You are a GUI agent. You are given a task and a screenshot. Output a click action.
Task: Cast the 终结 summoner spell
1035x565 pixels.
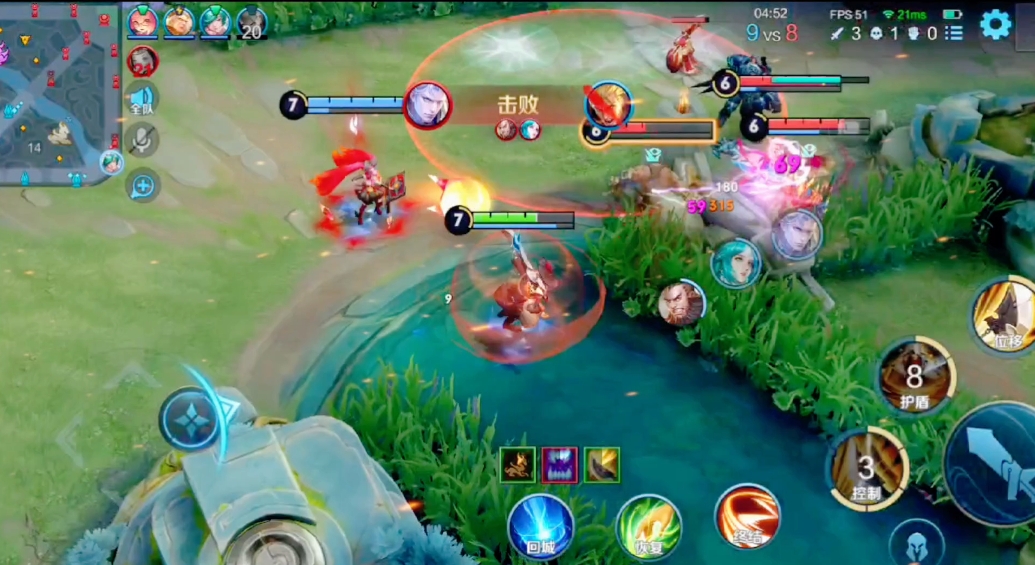coord(747,516)
